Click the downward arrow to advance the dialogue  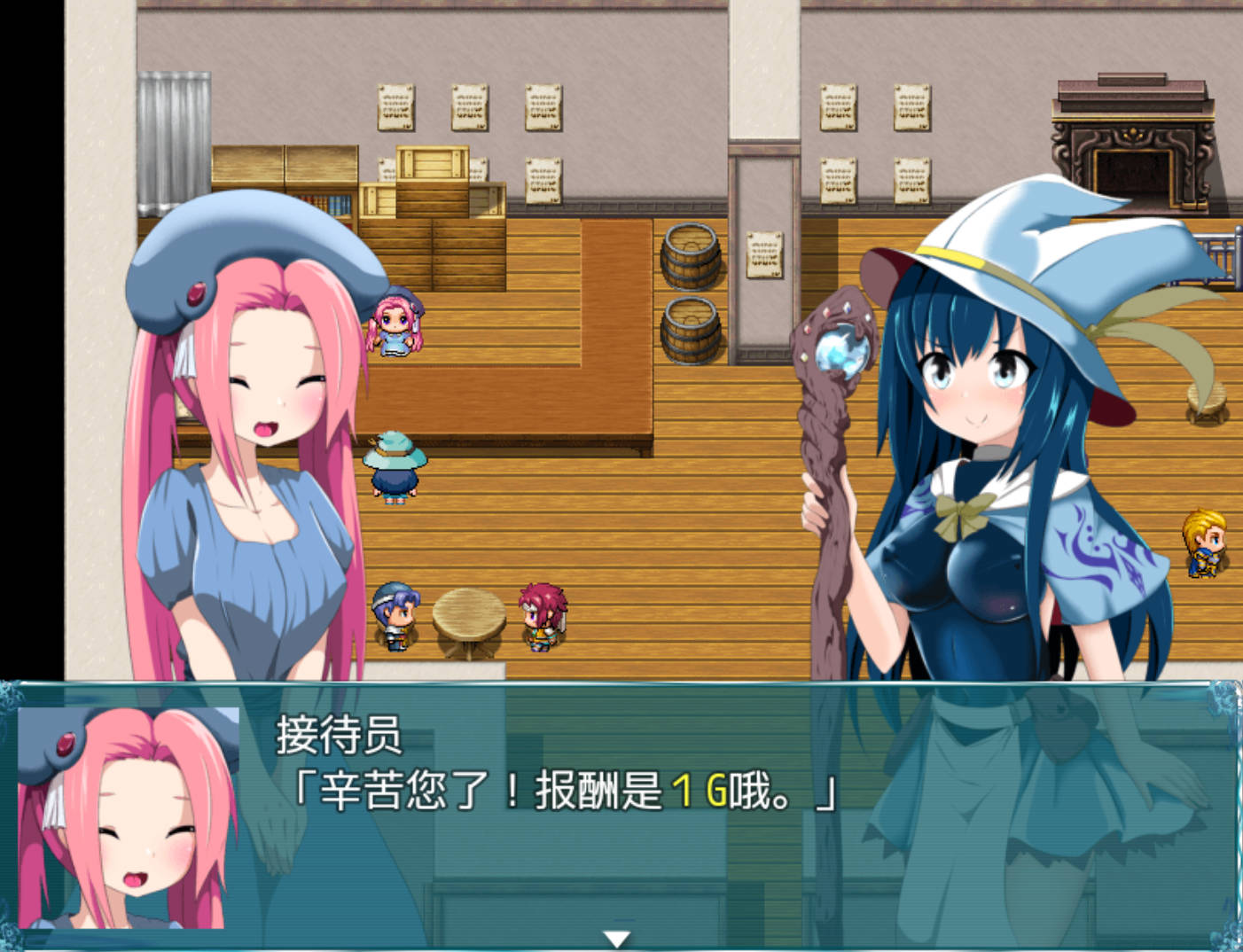point(618,936)
